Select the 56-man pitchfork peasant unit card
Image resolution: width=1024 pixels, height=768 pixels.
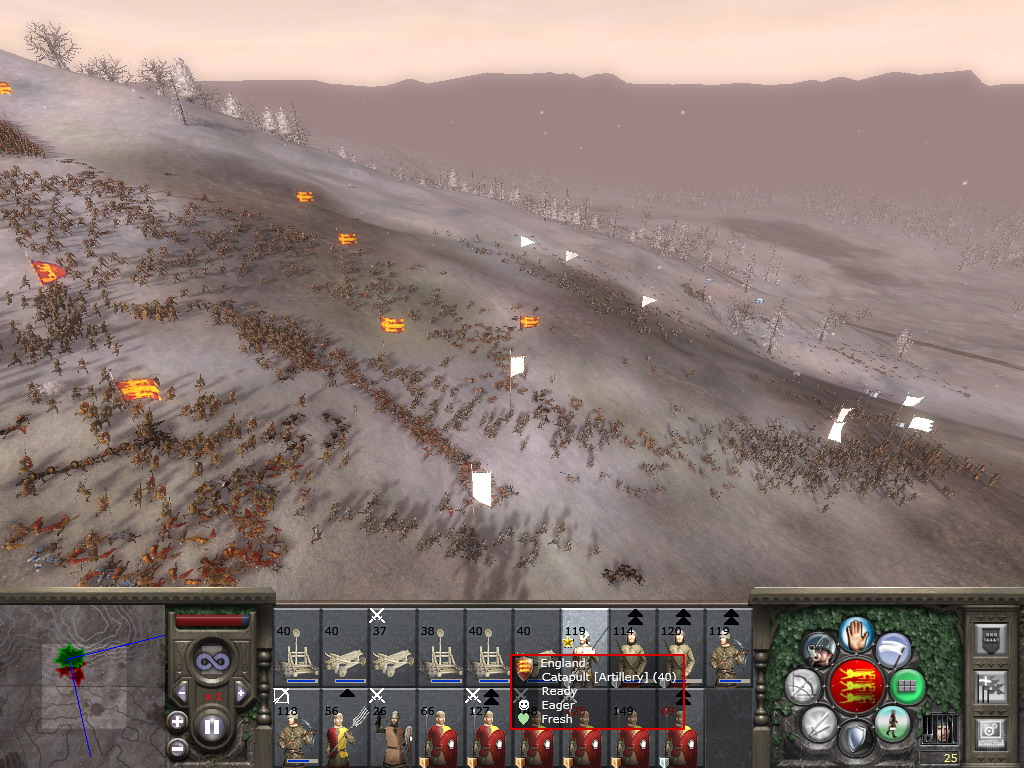344,728
